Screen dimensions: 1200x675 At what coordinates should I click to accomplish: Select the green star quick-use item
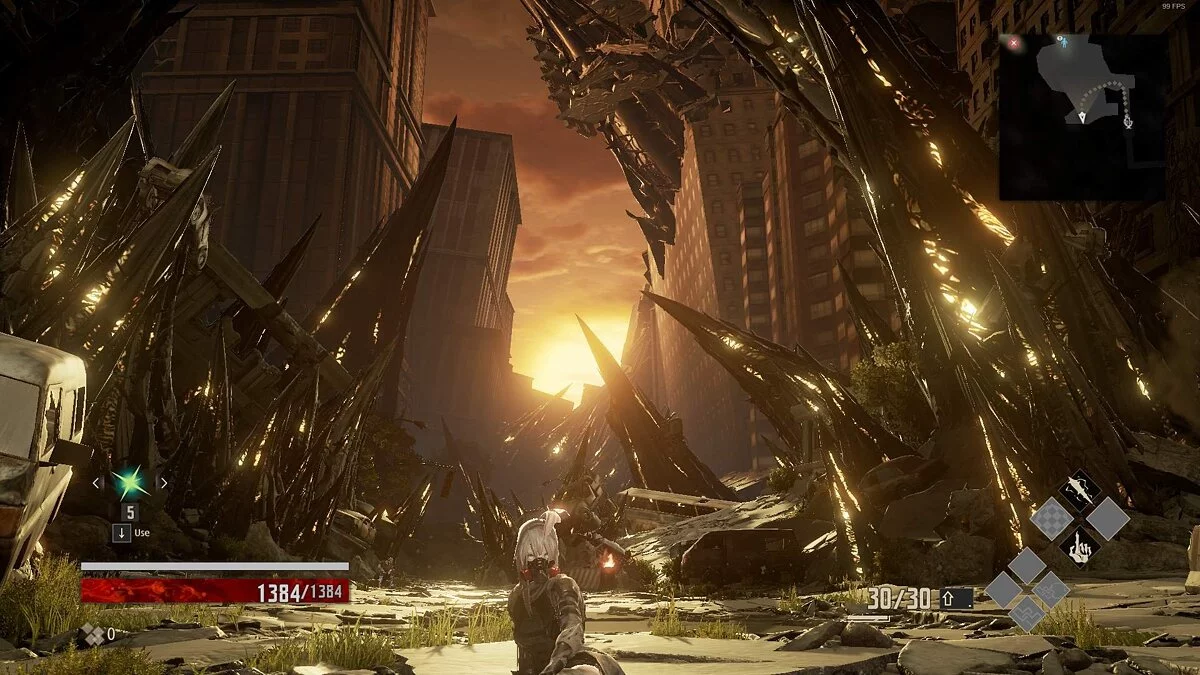coord(130,483)
